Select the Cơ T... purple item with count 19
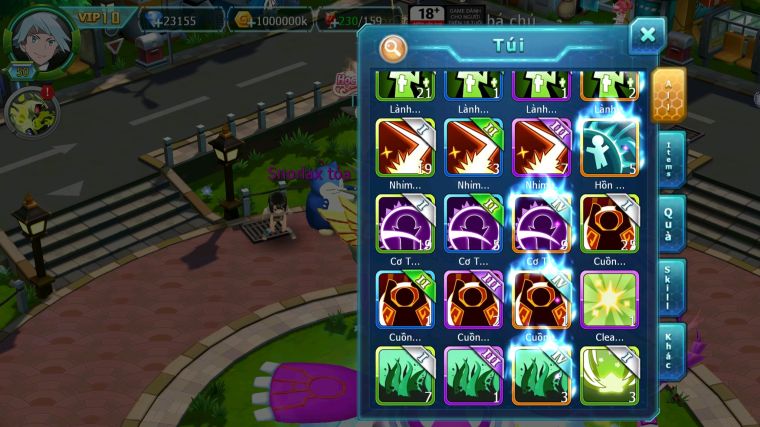Image resolution: width=760 pixels, height=427 pixels. point(405,224)
